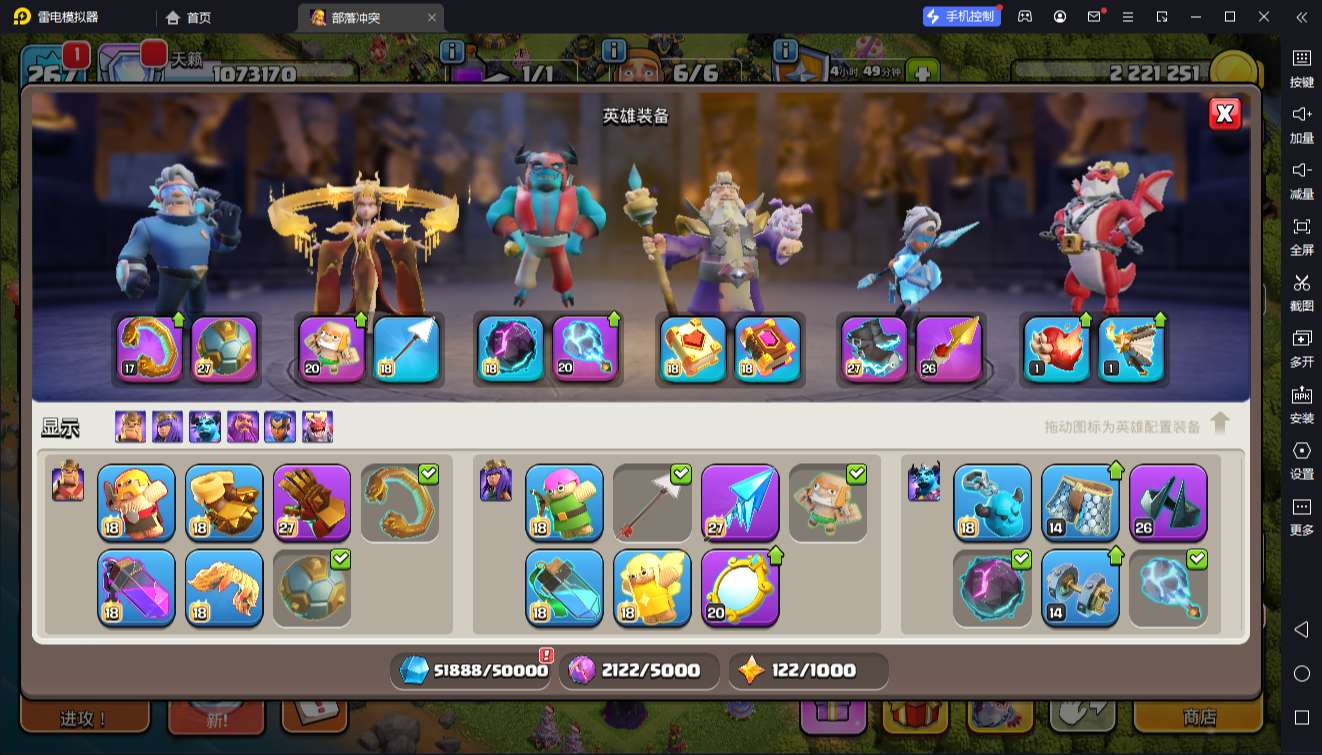Select the purple Rage Vial equipment
The image size is (1322, 755).
click(136, 587)
